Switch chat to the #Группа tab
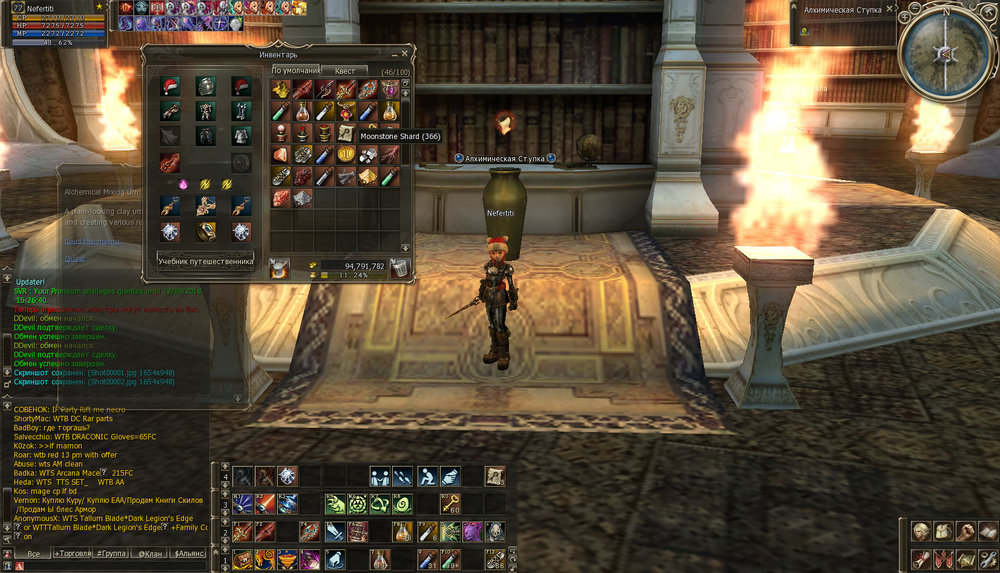 point(112,552)
